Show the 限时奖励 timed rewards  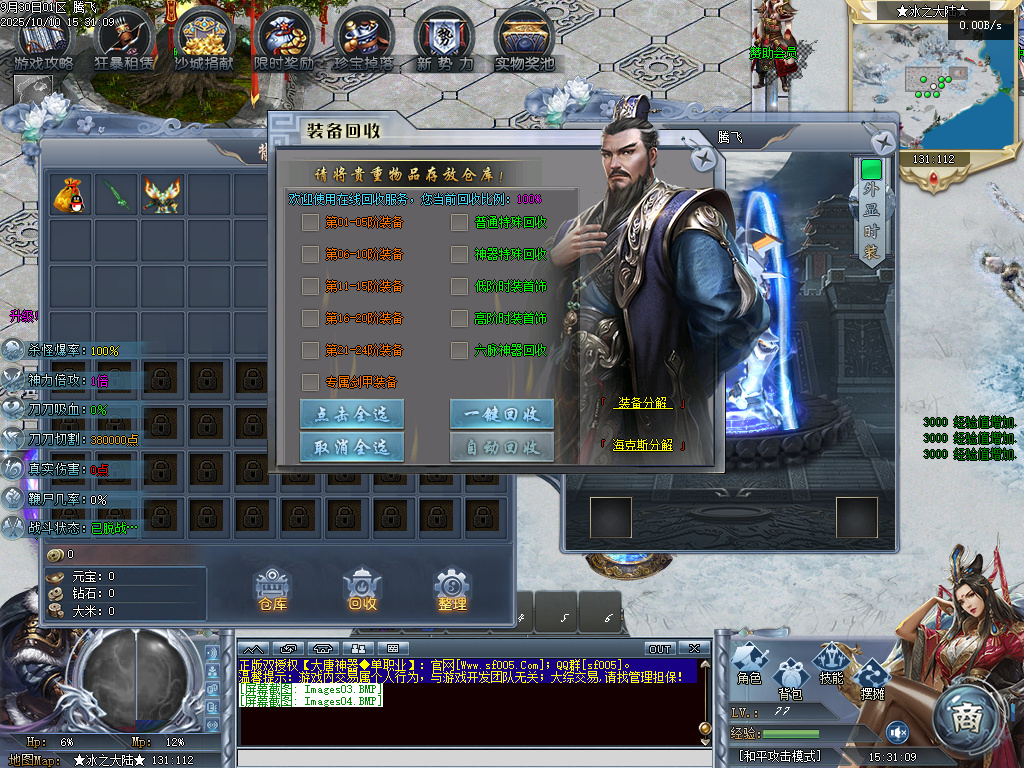(284, 40)
